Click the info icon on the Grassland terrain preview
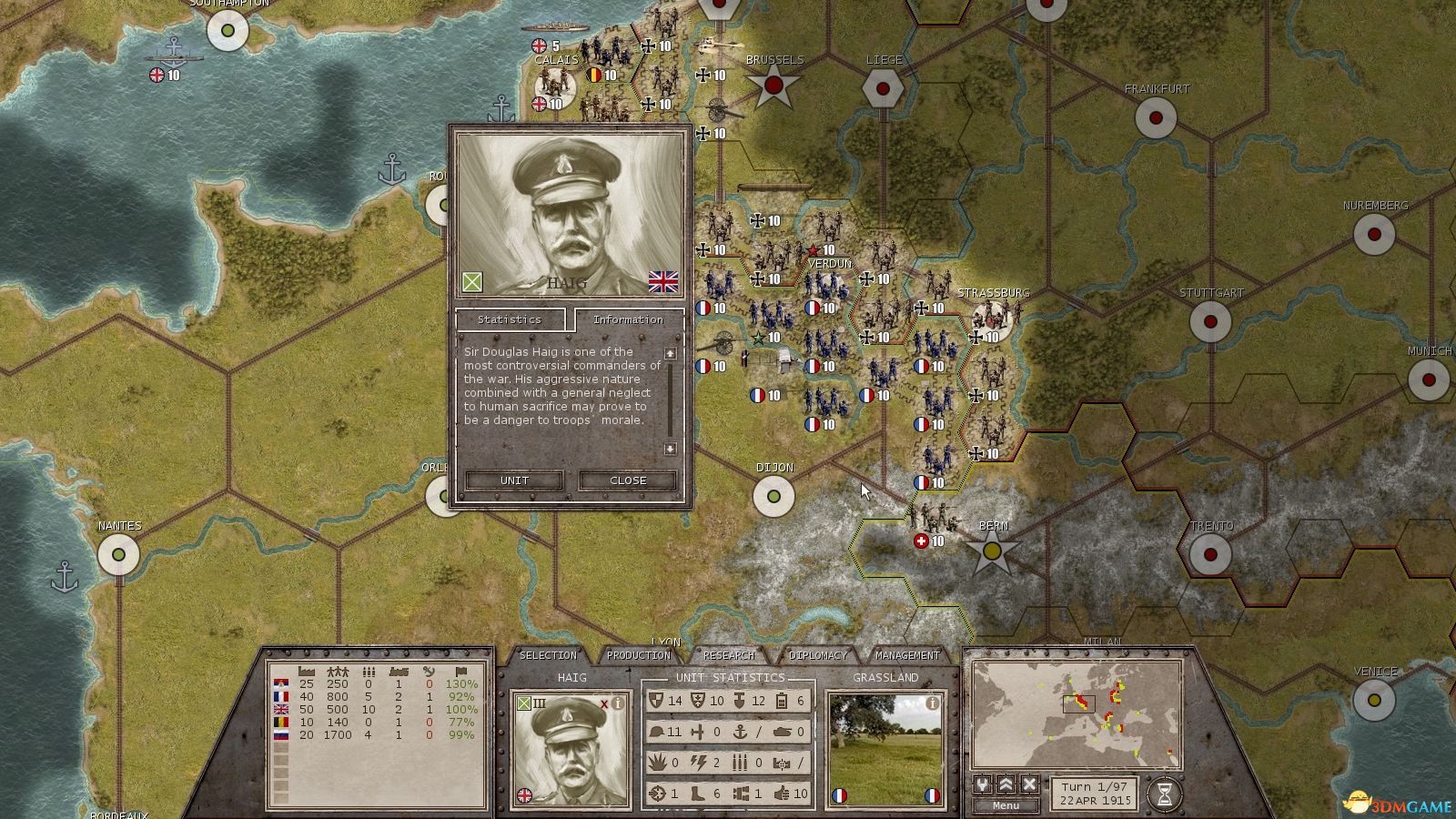The image size is (1456, 819). (932, 703)
